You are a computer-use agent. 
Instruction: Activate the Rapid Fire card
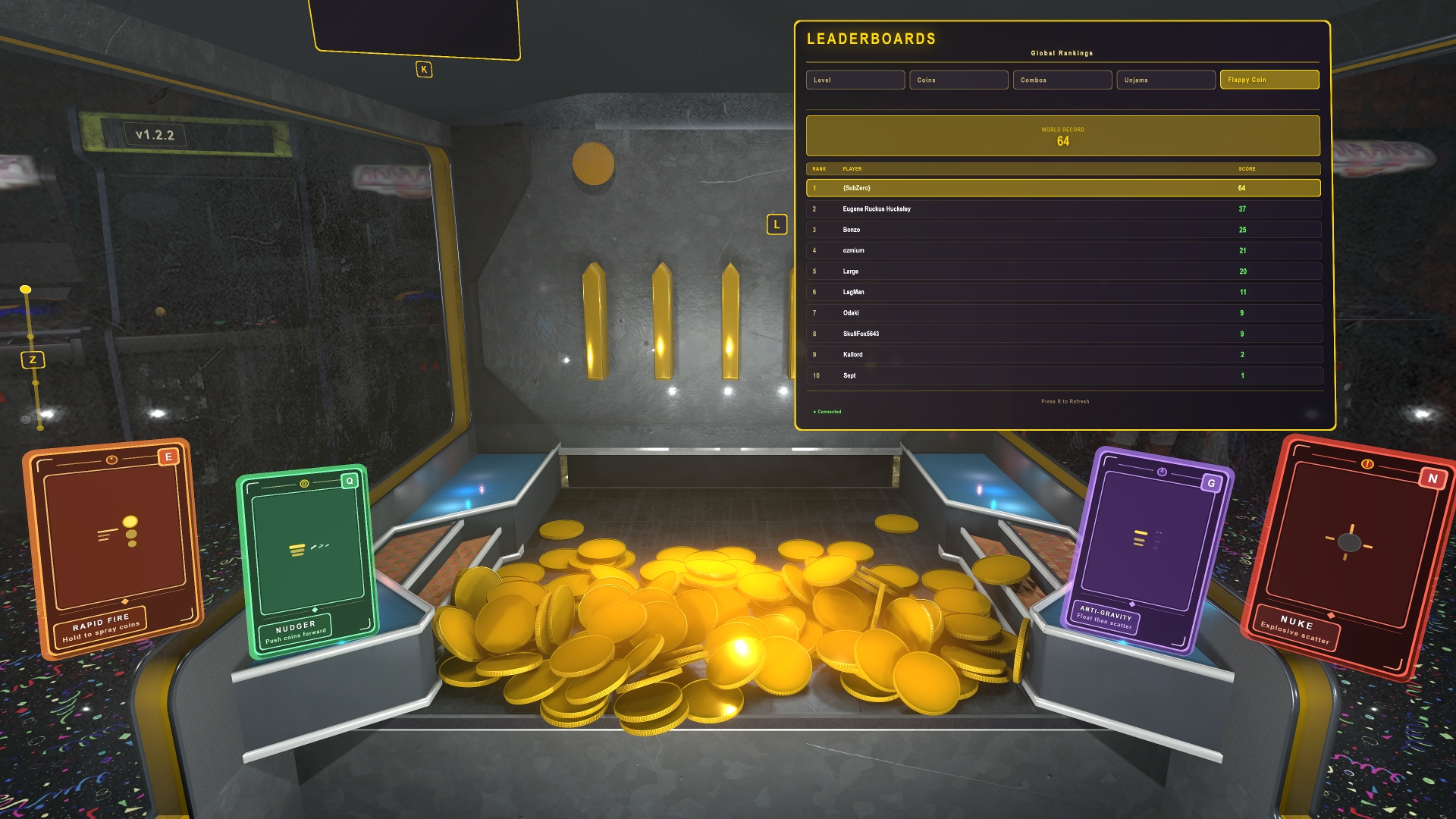(x=114, y=546)
